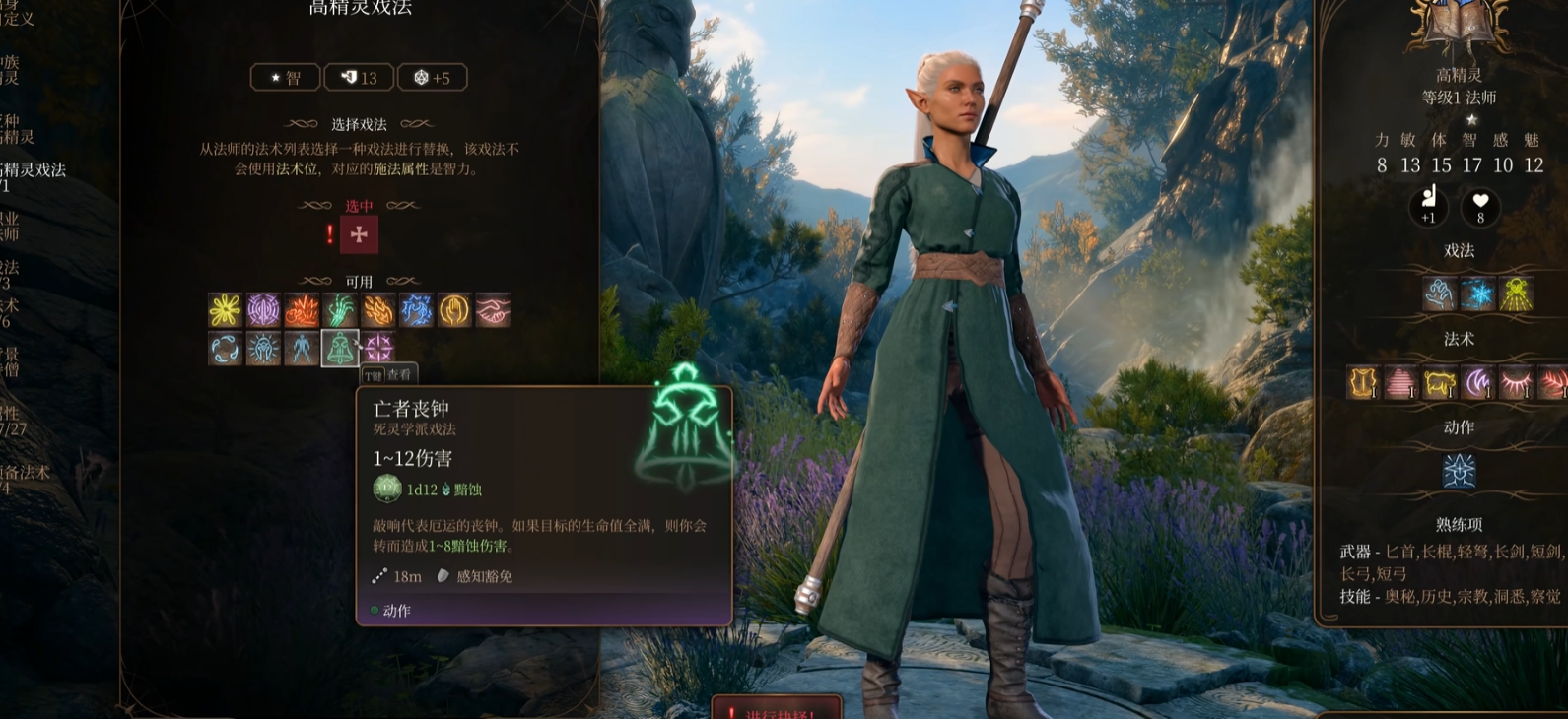The width and height of the screenshot is (1568, 719).
Task: Select the green skeletal hand Chill Touch cantrip
Action: pyautogui.click(x=339, y=309)
